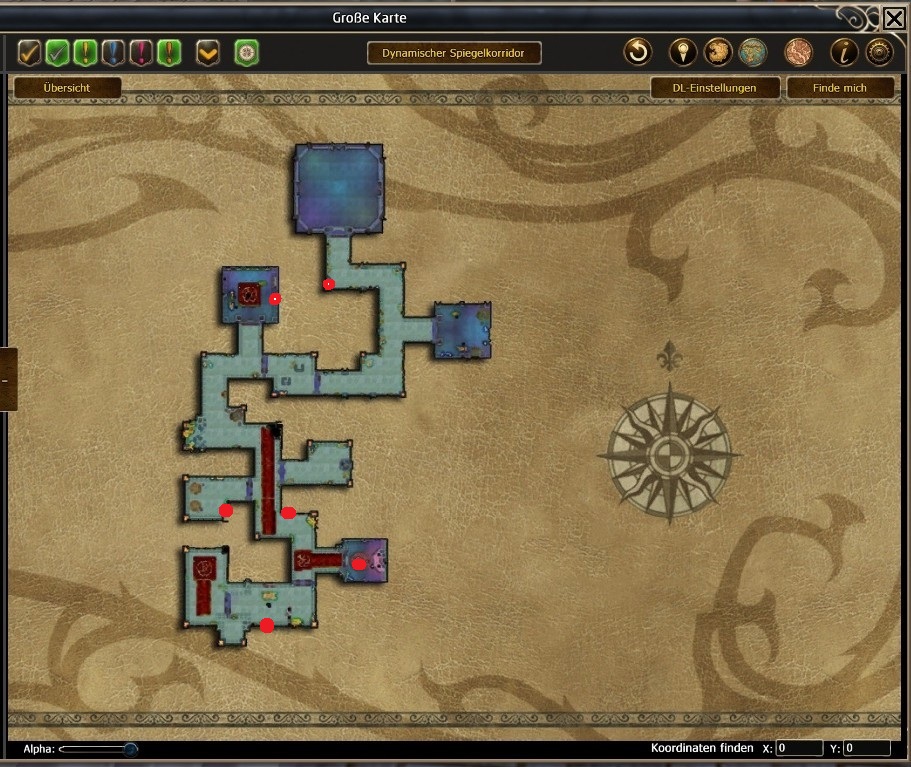The height and width of the screenshot is (767, 911).
Task: Open the tan continent map icon
Action: (x=717, y=52)
